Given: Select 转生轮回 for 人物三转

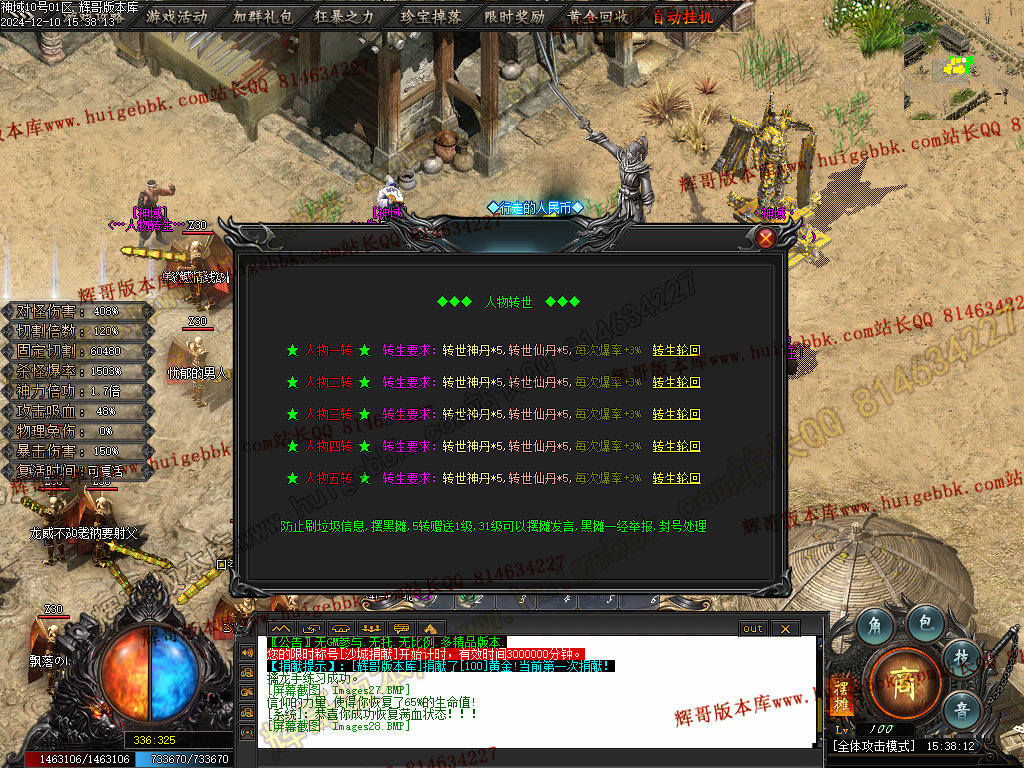Looking at the screenshot, I should 676,414.
